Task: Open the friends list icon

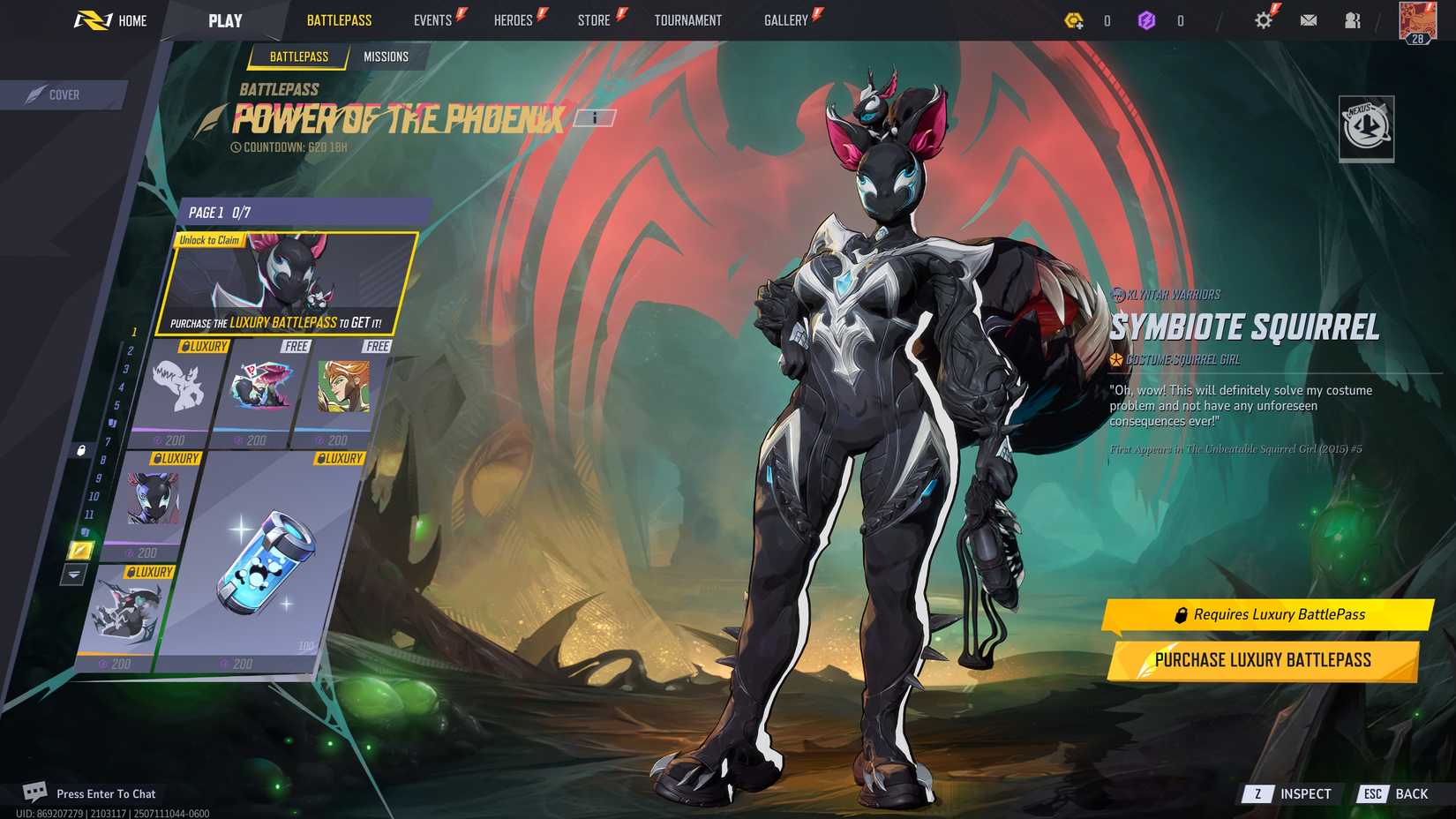Action: click(1353, 19)
